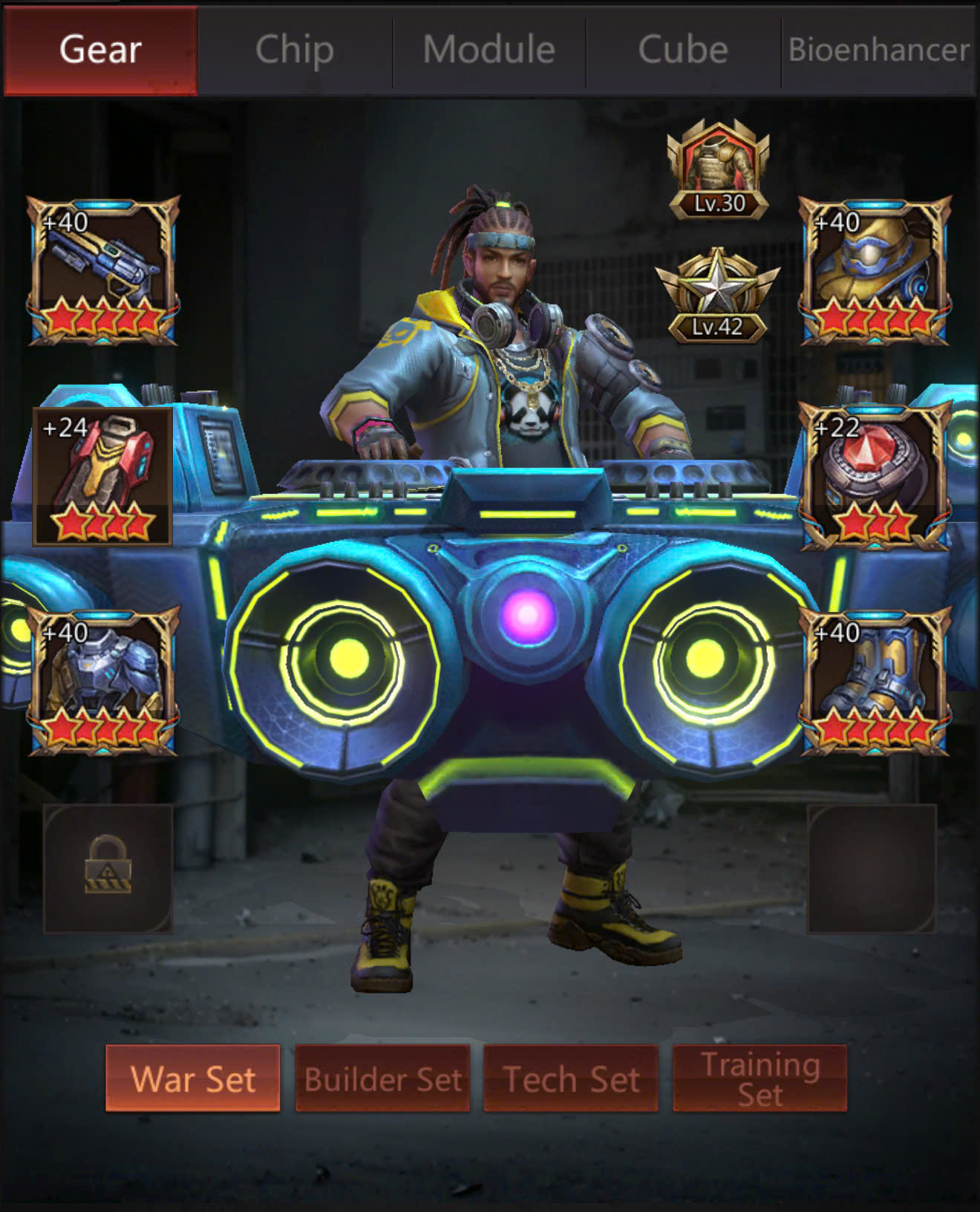Choose the Tech Set loadout

pos(571,1078)
